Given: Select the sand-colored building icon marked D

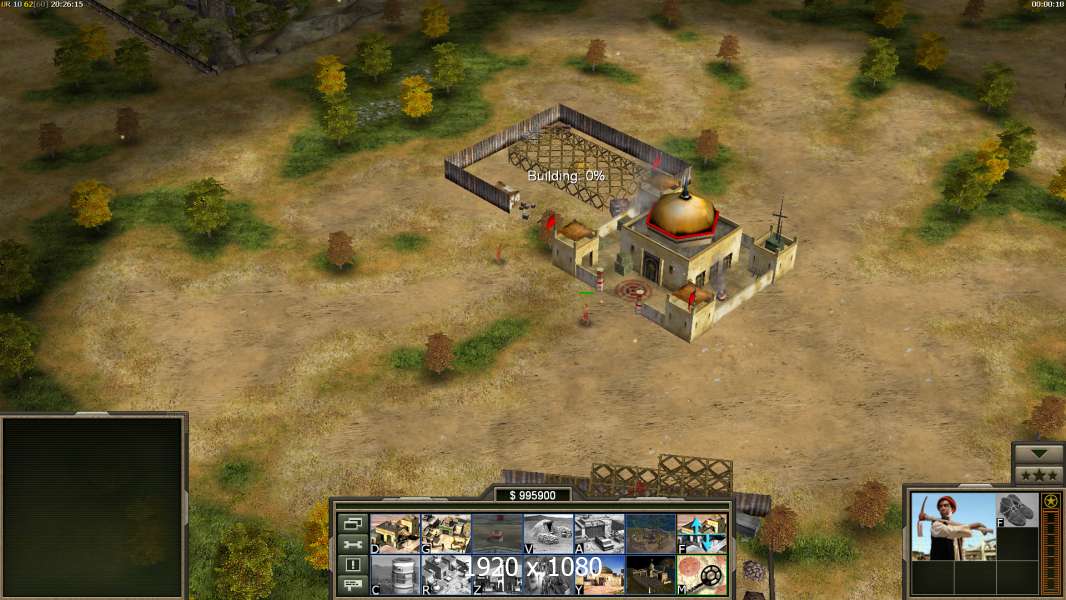Looking at the screenshot, I should point(395,533).
